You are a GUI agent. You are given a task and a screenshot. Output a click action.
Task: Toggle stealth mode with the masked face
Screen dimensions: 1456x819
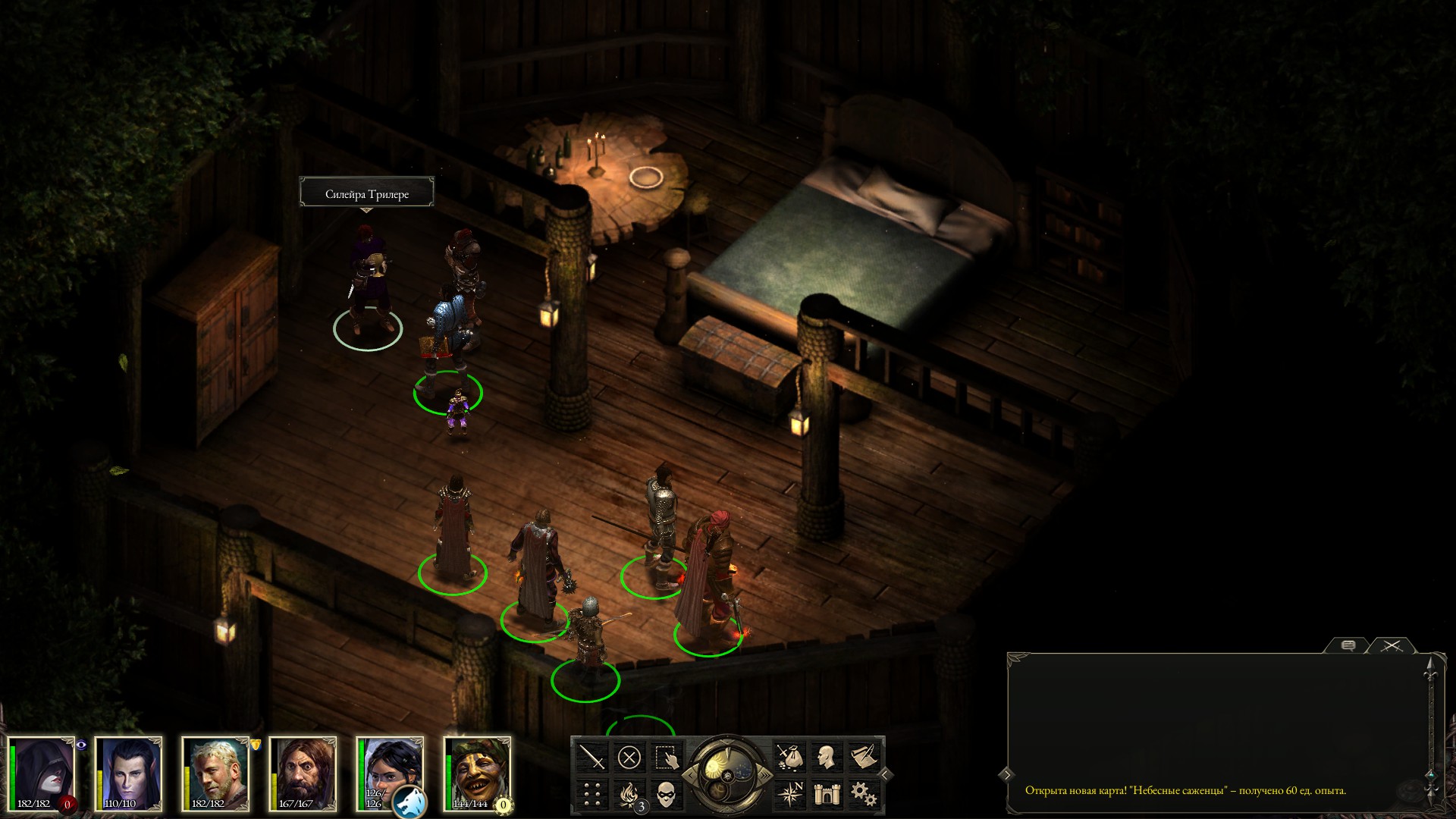[x=666, y=794]
